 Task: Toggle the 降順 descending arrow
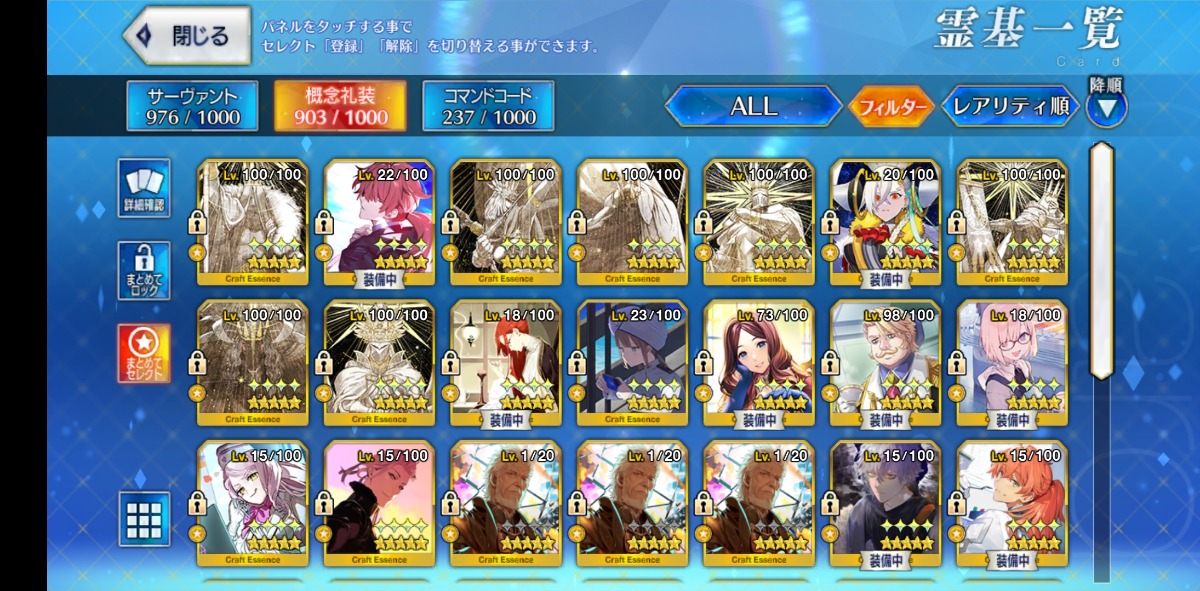tap(1106, 106)
